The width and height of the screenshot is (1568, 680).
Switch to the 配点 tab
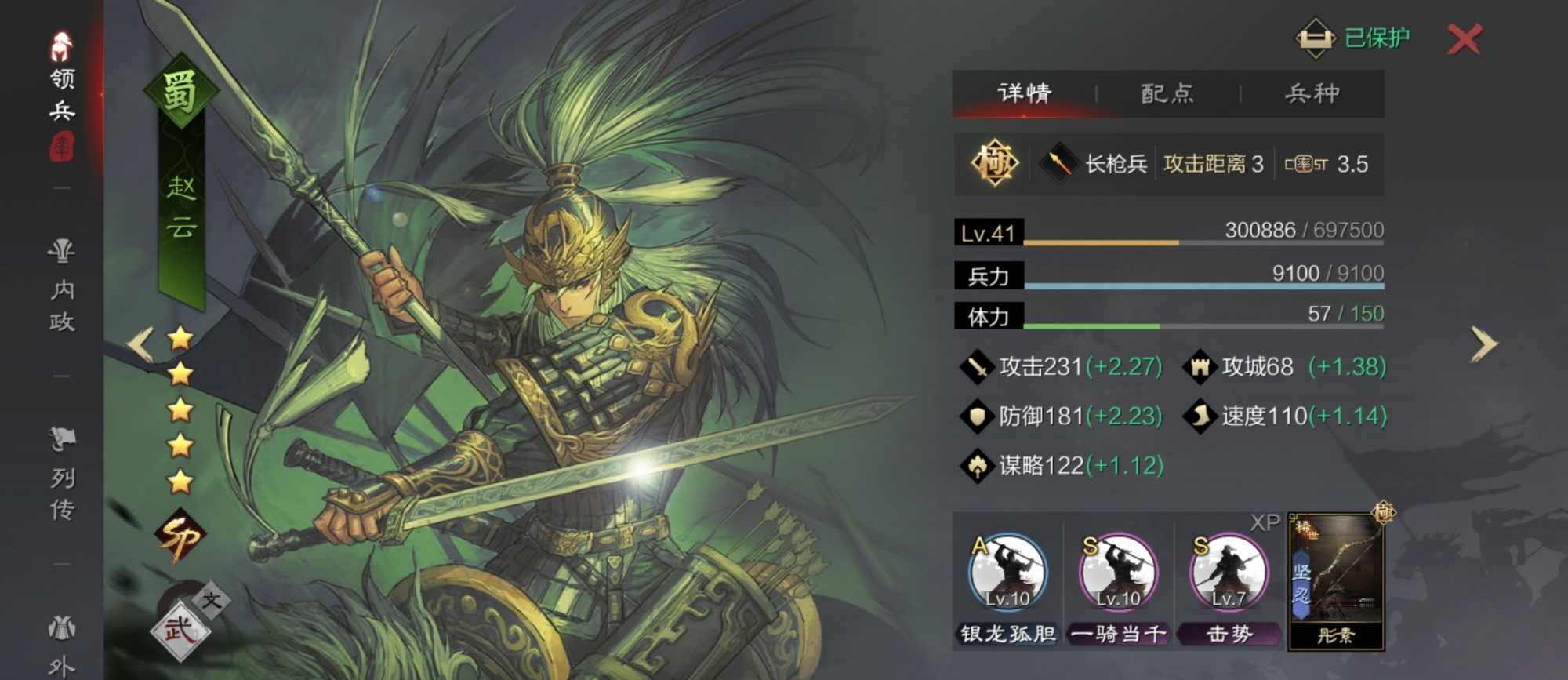1166,93
